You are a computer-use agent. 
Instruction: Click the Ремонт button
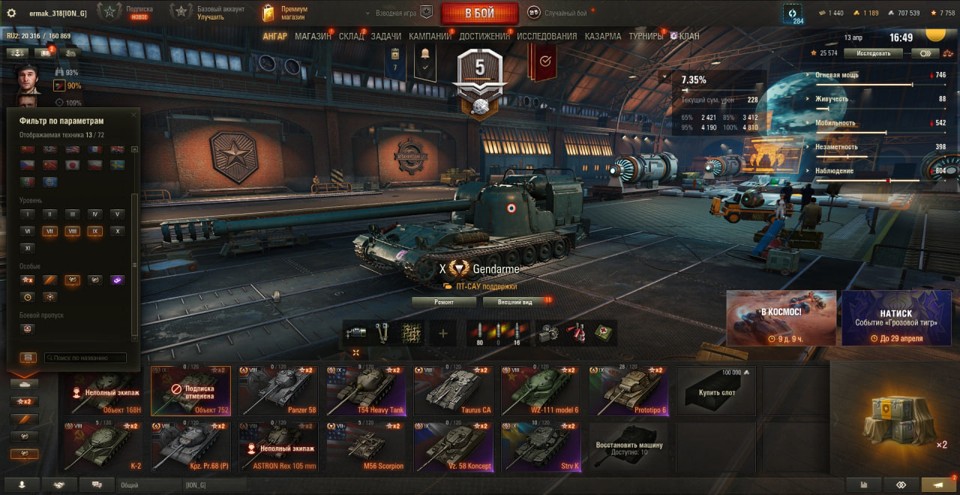pyautogui.click(x=443, y=300)
